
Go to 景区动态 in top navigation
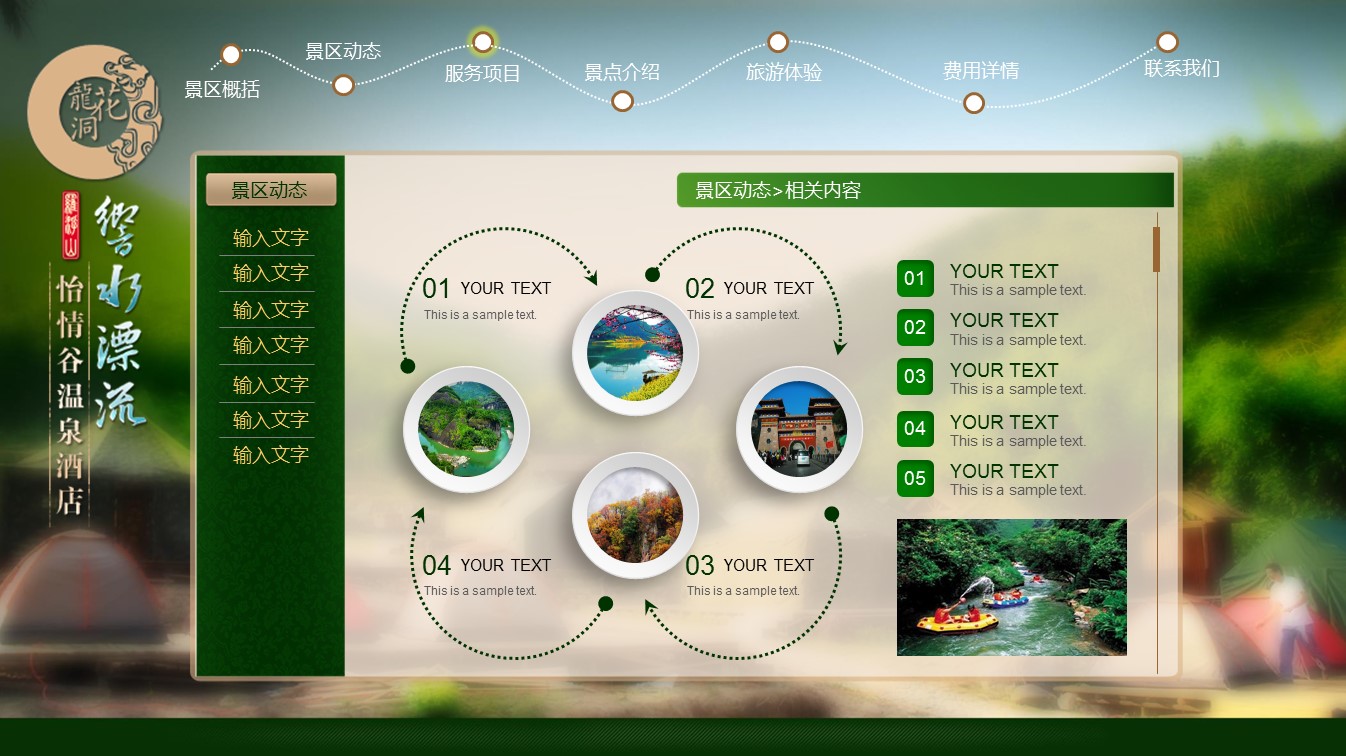coord(343,52)
